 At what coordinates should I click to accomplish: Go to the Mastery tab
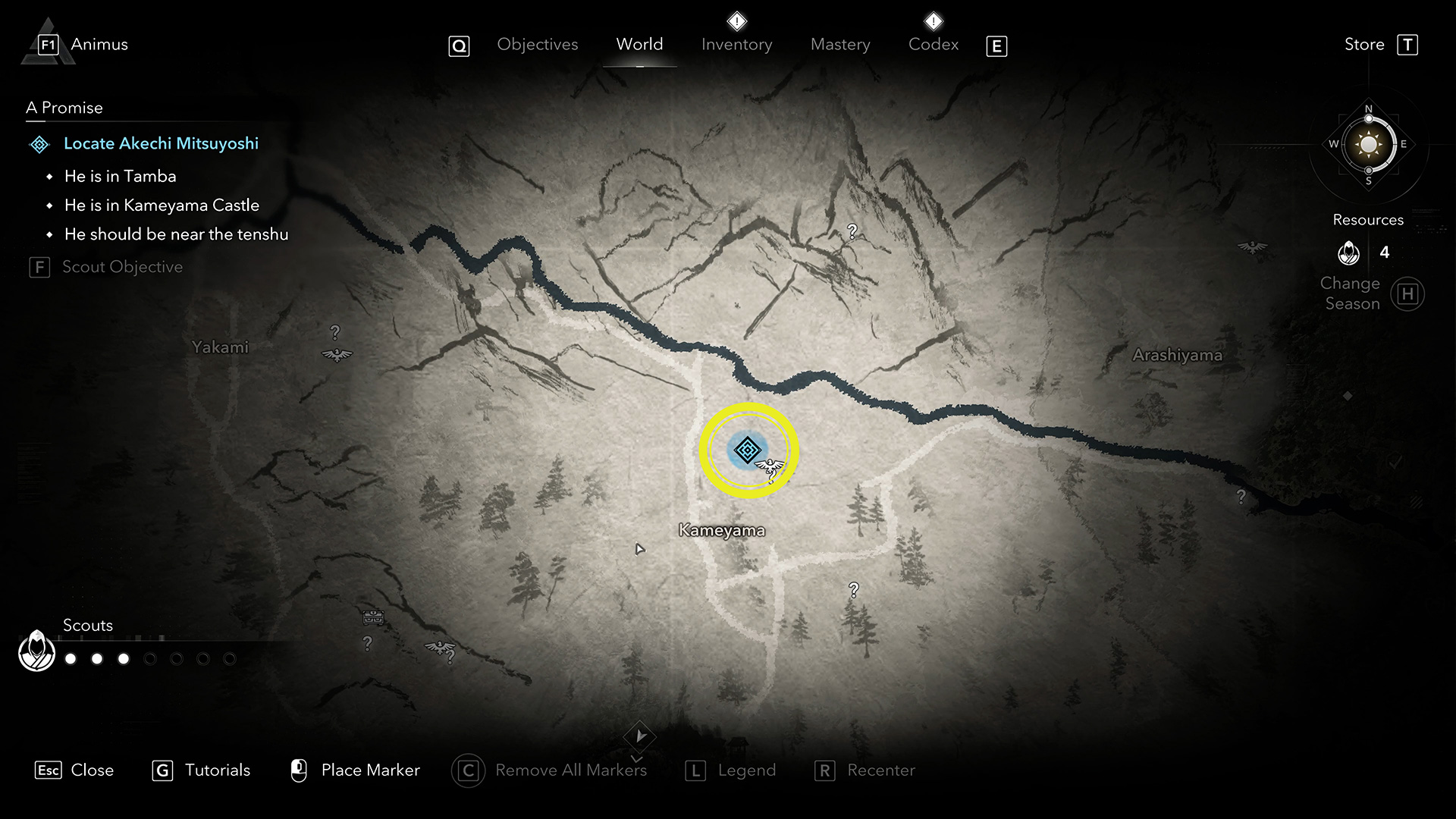(840, 45)
